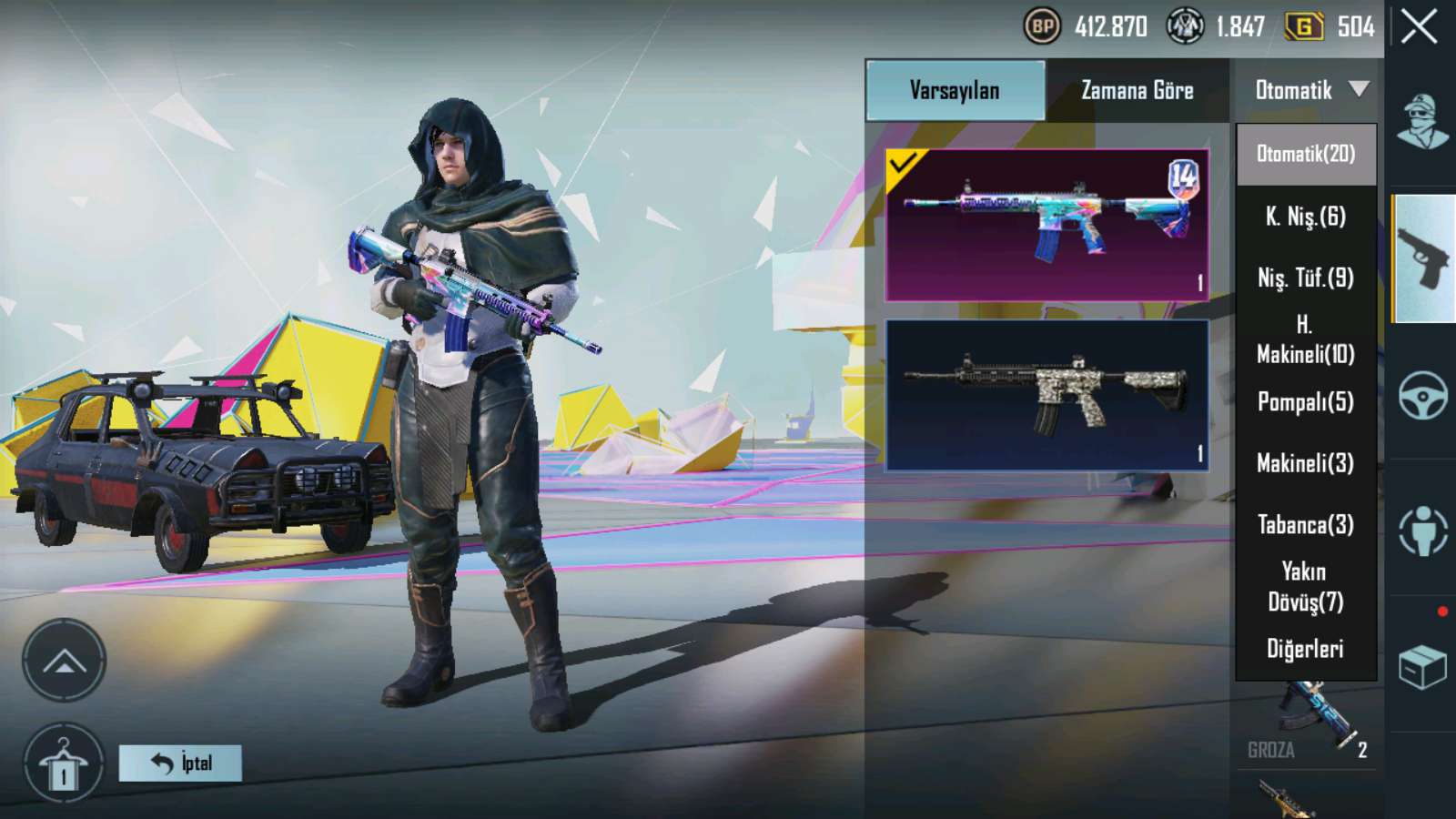Image resolution: width=1456 pixels, height=819 pixels.
Task: Select the H. Makineli(10) category
Action: [x=1306, y=339]
